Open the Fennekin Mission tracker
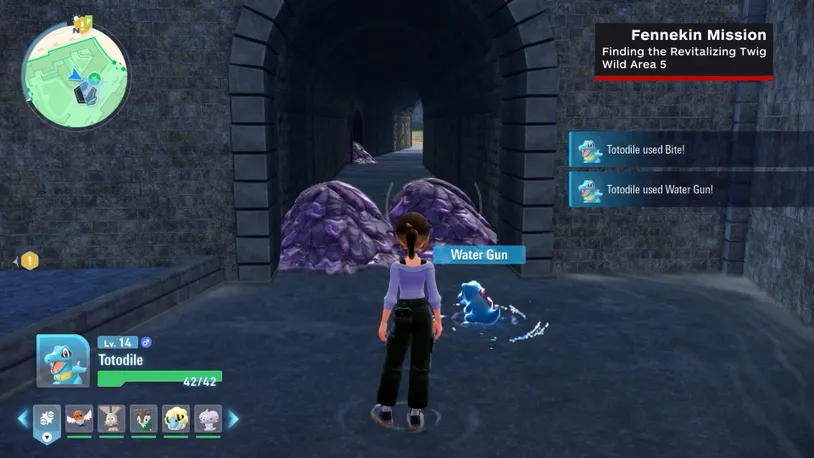The height and width of the screenshot is (458, 814). point(684,50)
